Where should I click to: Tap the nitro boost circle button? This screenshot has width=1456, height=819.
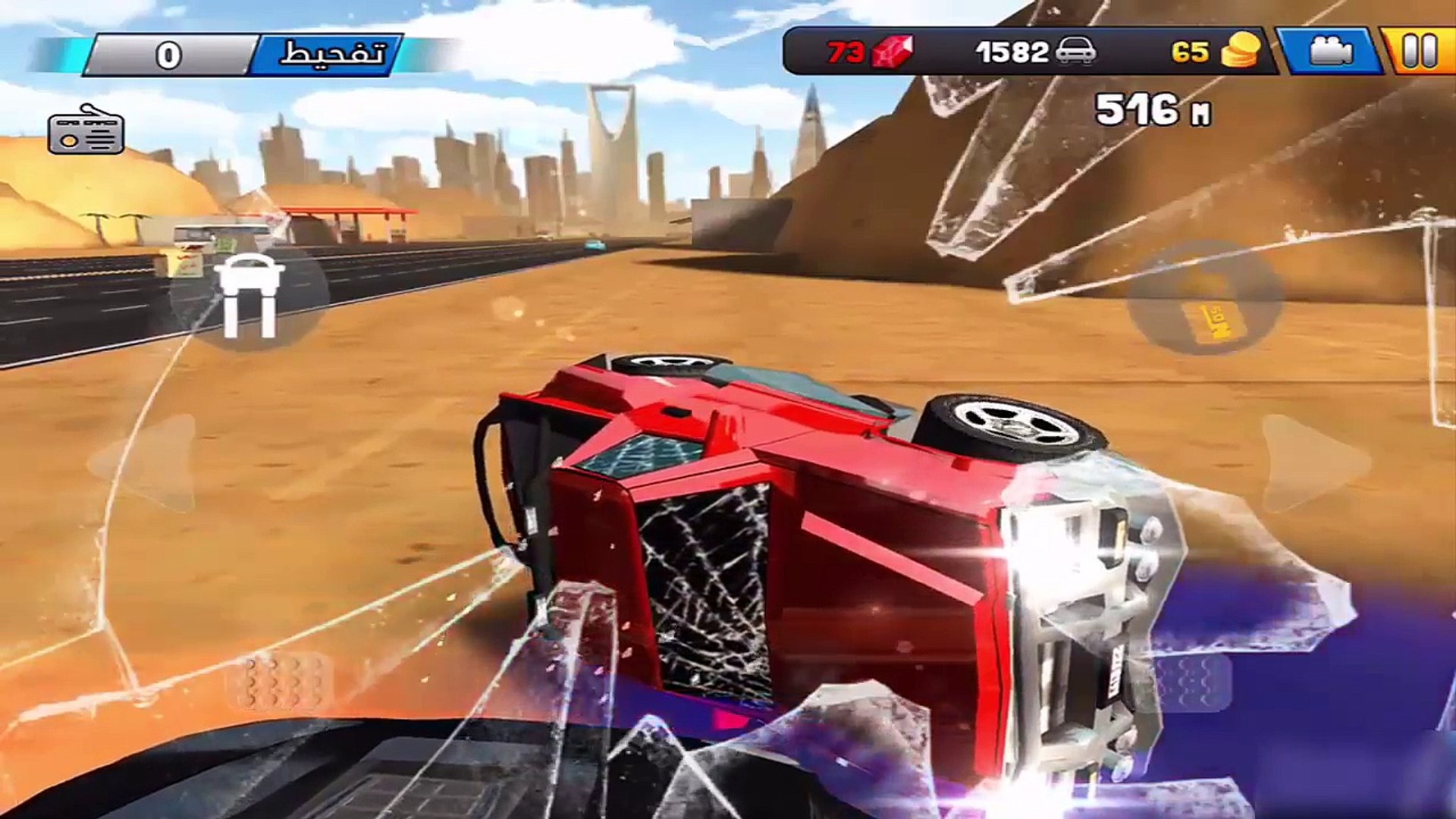(1205, 299)
